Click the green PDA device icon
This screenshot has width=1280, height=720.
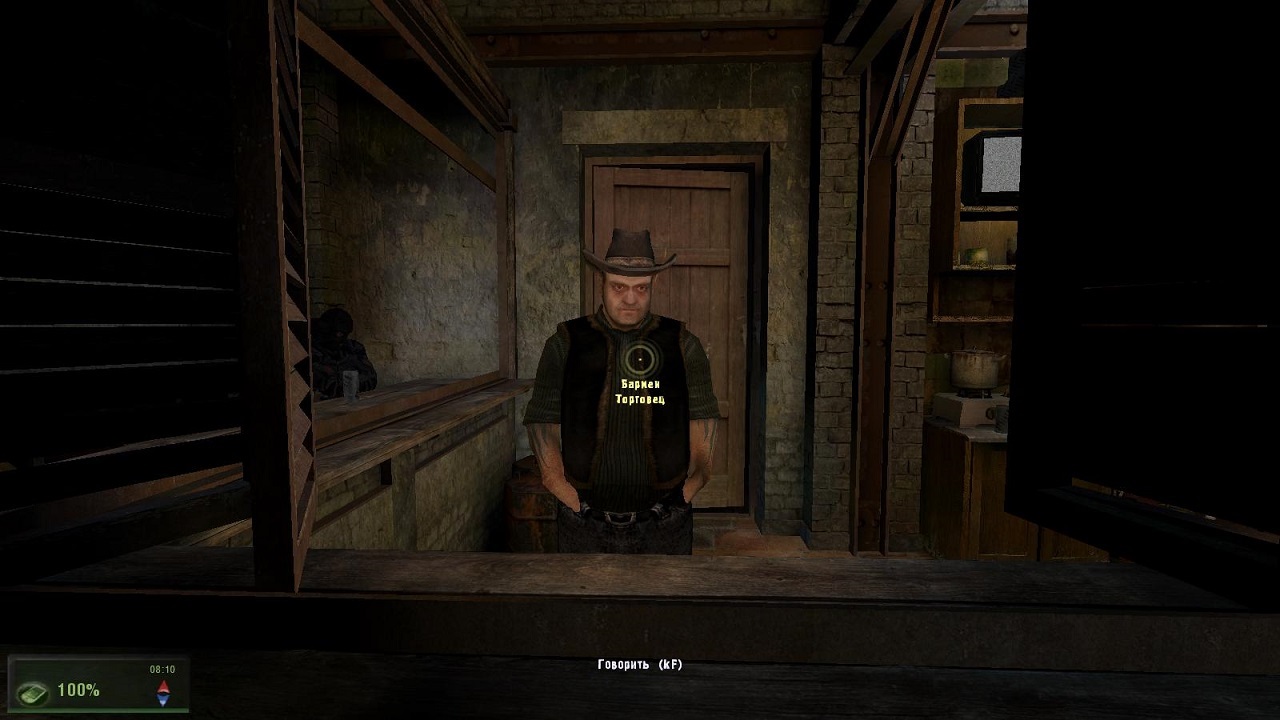[33, 690]
